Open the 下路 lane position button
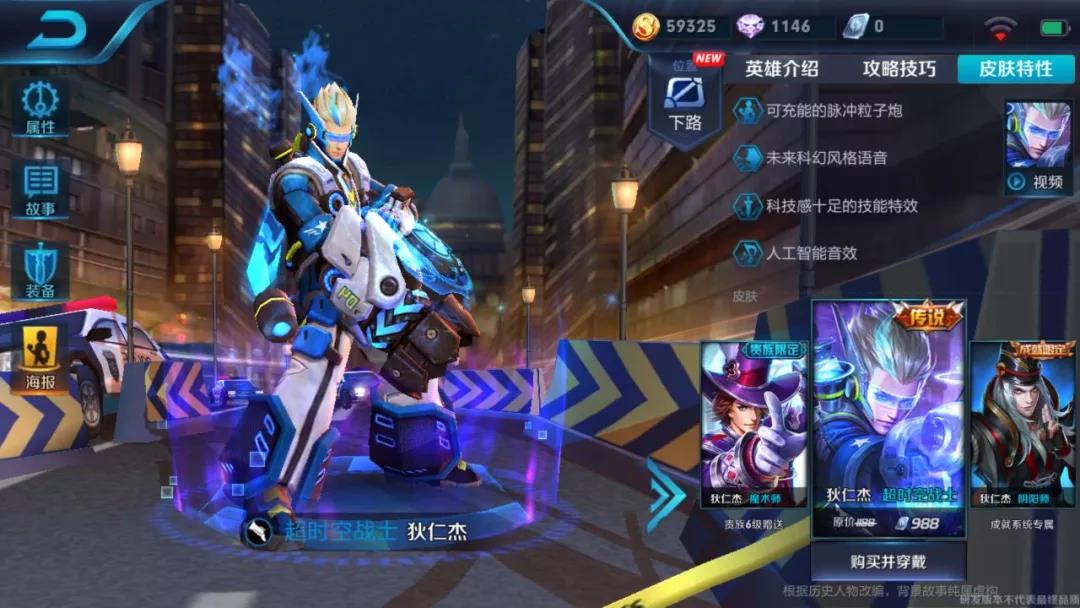This screenshot has width=1080, height=608. coord(685,105)
